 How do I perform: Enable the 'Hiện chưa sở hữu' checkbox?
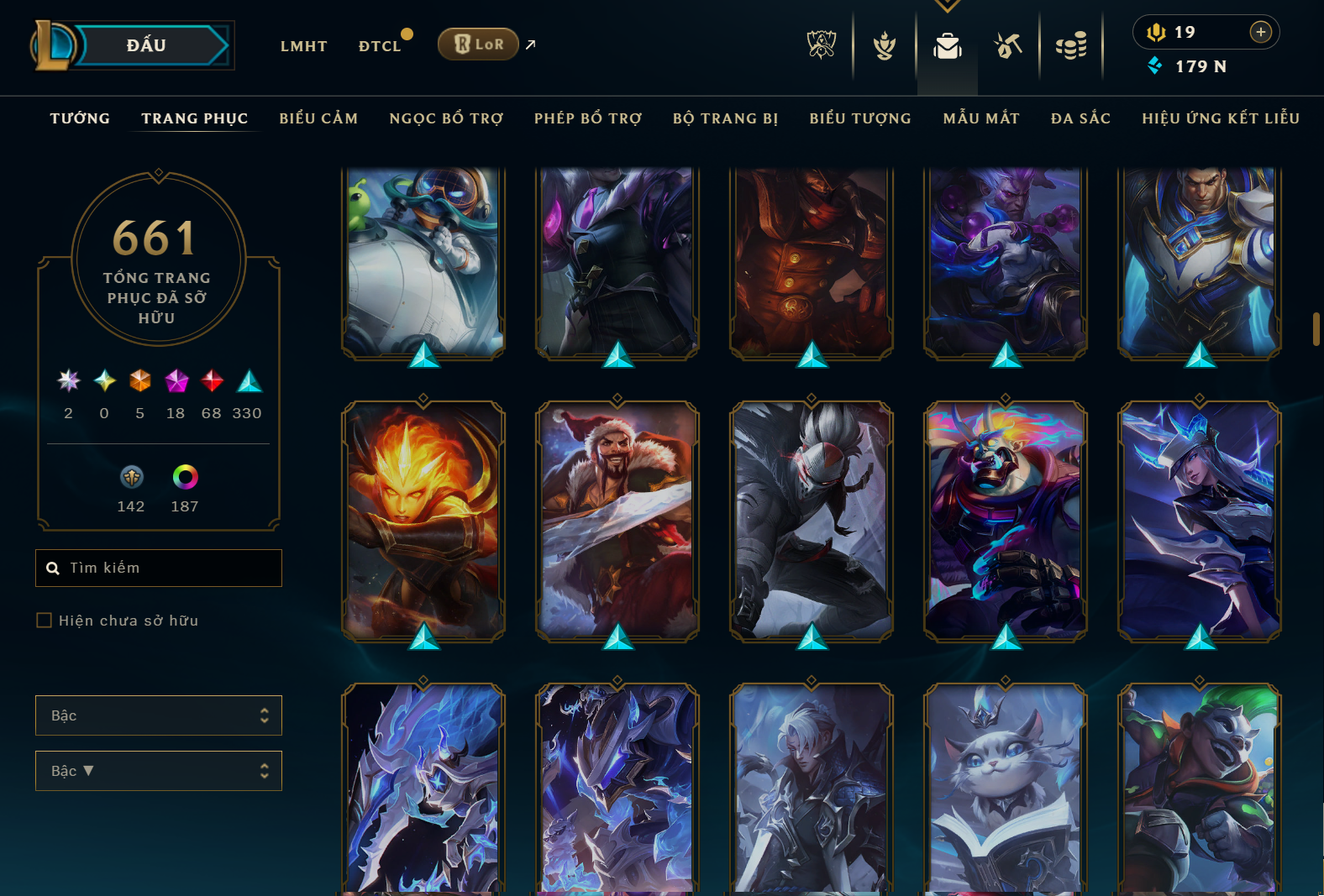pos(44,620)
